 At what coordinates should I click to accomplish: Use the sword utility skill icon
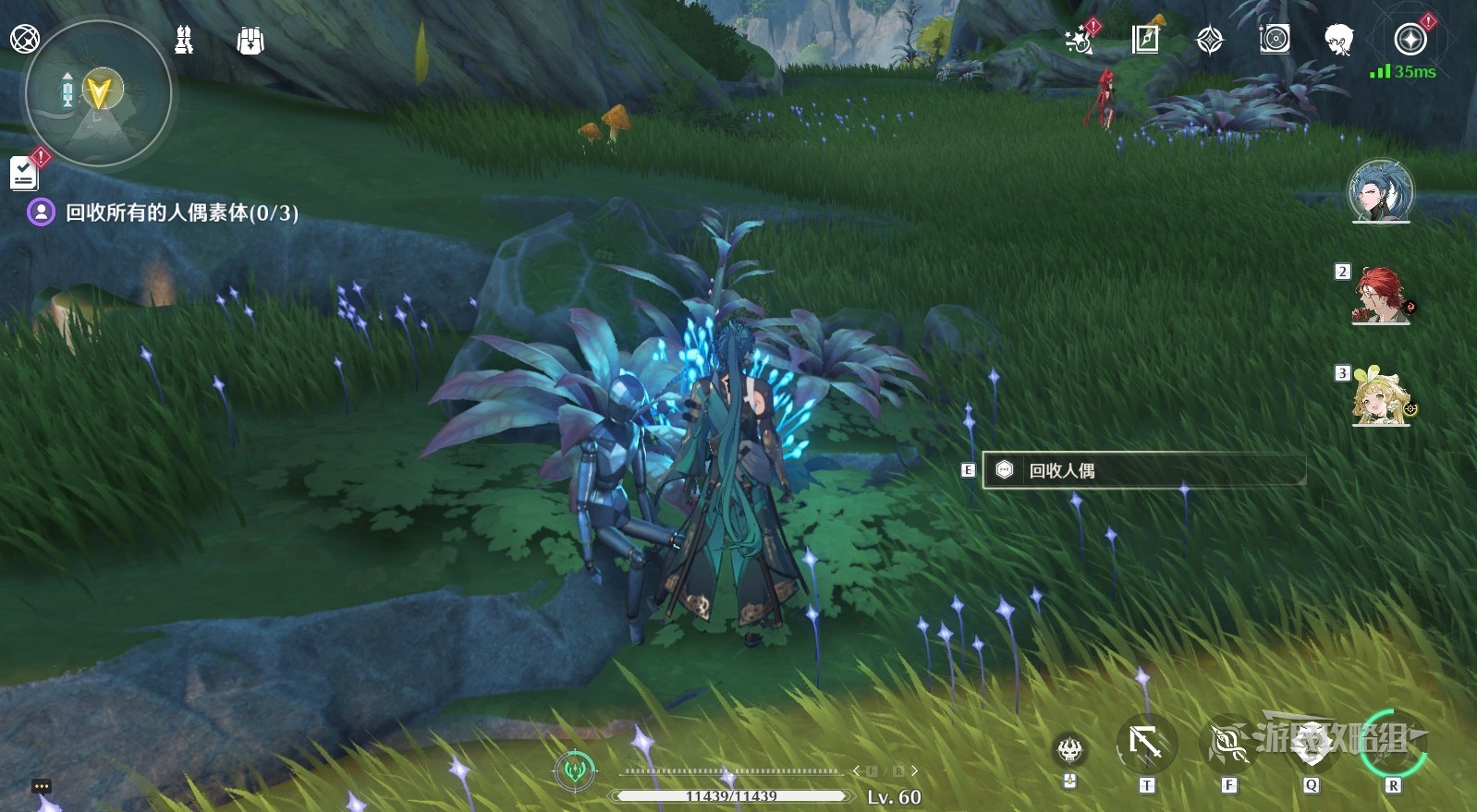click(1146, 744)
